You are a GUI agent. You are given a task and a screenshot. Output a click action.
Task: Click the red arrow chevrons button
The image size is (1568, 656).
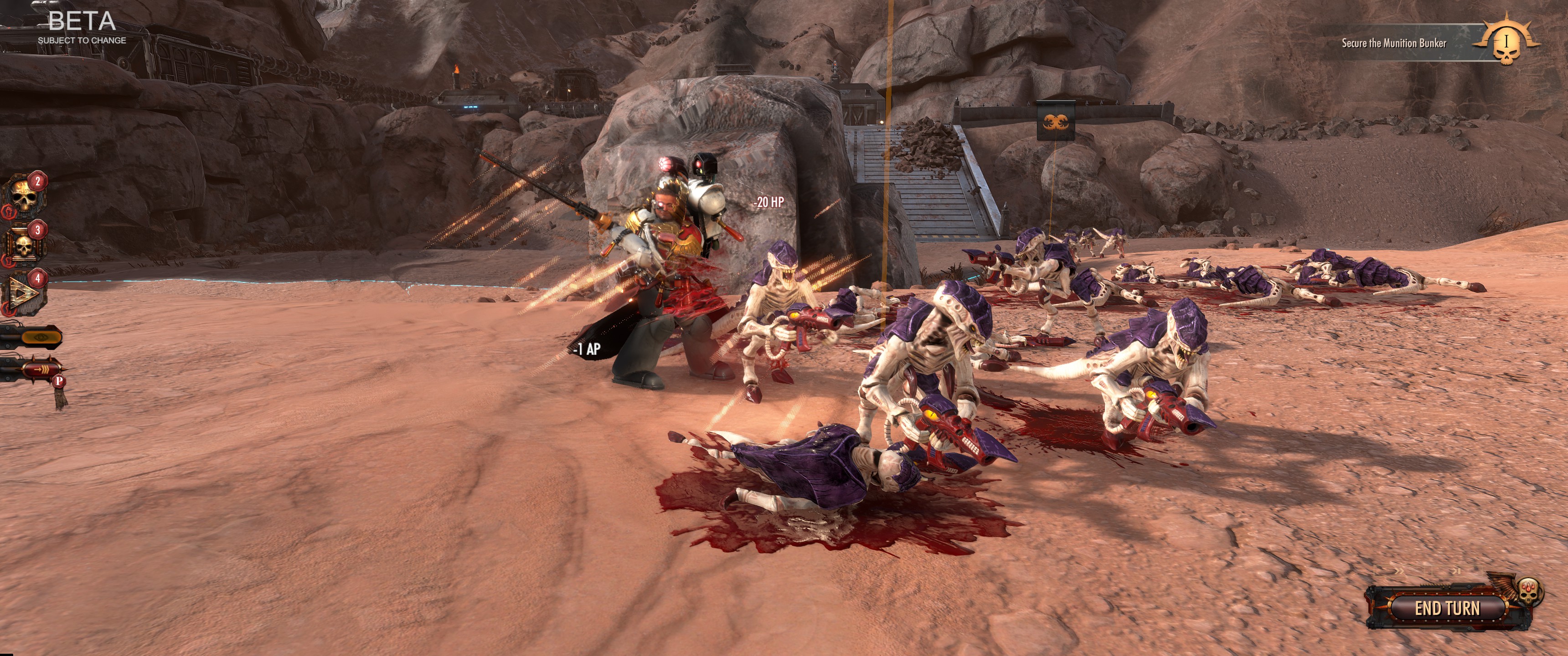tap(40, 369)
